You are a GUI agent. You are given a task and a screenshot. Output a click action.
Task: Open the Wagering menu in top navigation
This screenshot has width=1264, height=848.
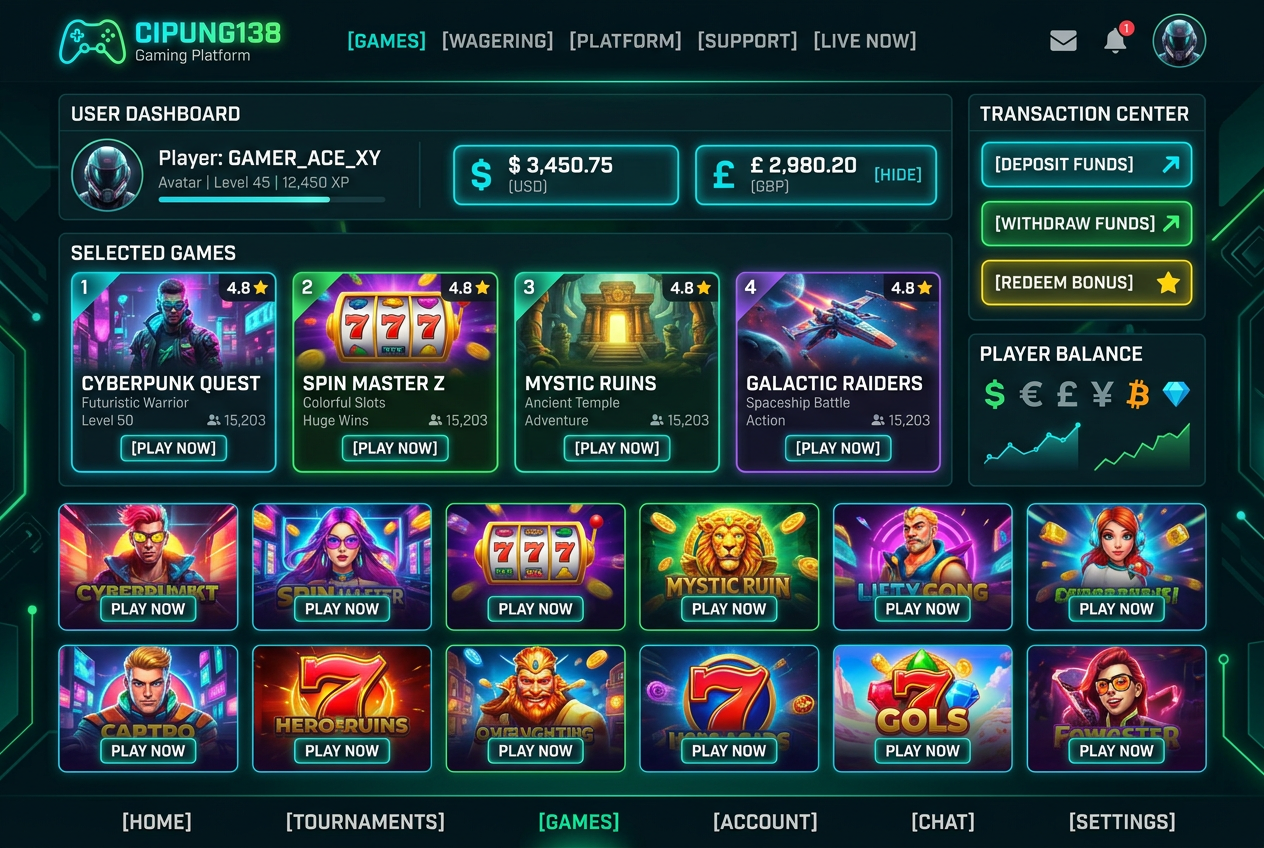tap(497, 41)
